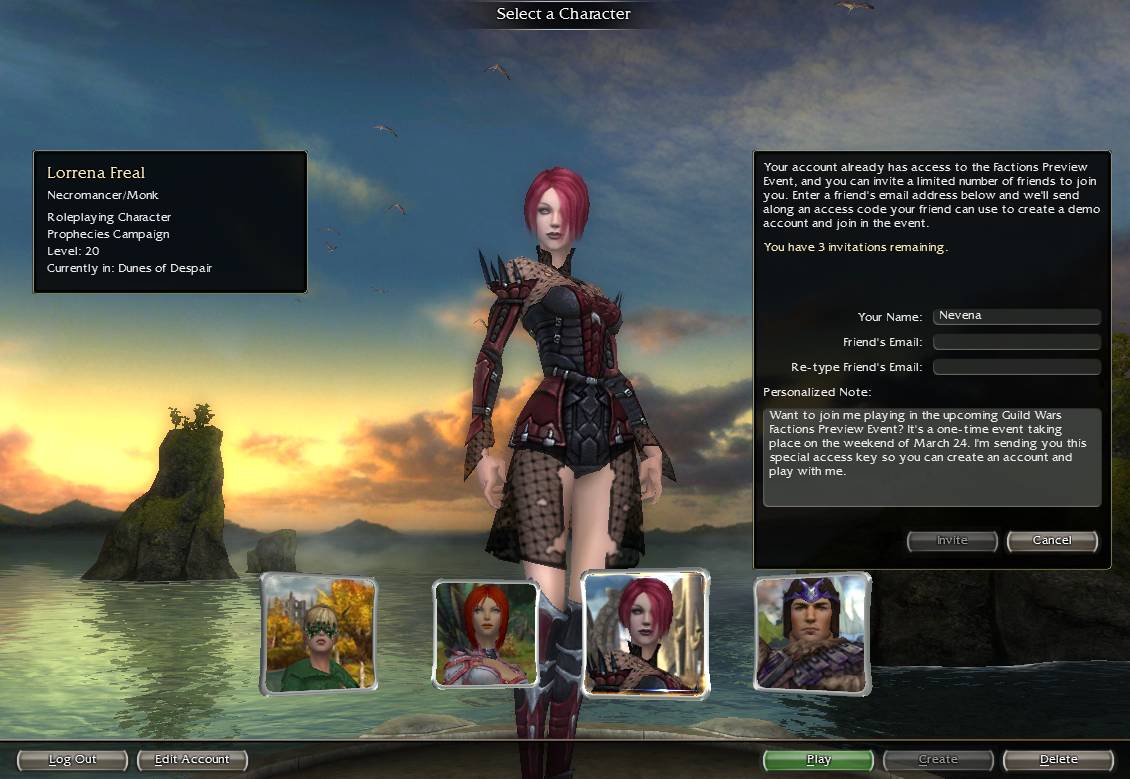Click the greyed-out Create button
This screenshot has height=779, width=1130.
pos(938,760)
